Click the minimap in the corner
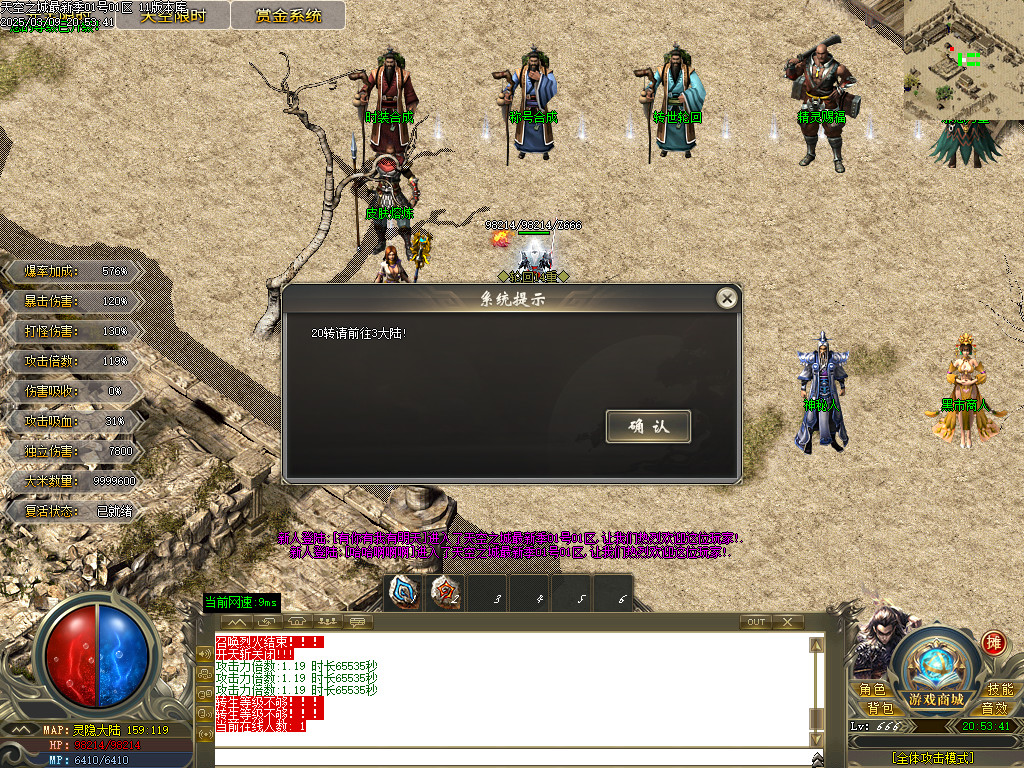 963,58
